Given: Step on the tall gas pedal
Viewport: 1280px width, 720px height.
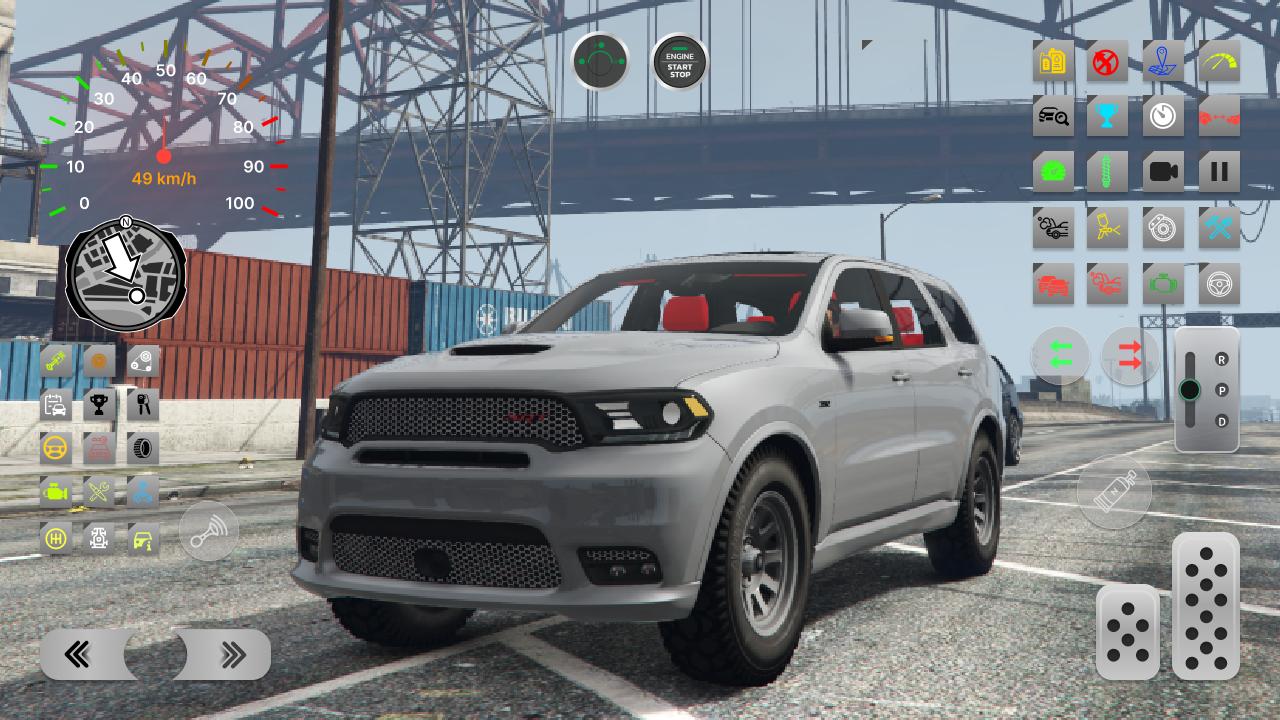Looking at the screenshot, I should coord(1206,606).
